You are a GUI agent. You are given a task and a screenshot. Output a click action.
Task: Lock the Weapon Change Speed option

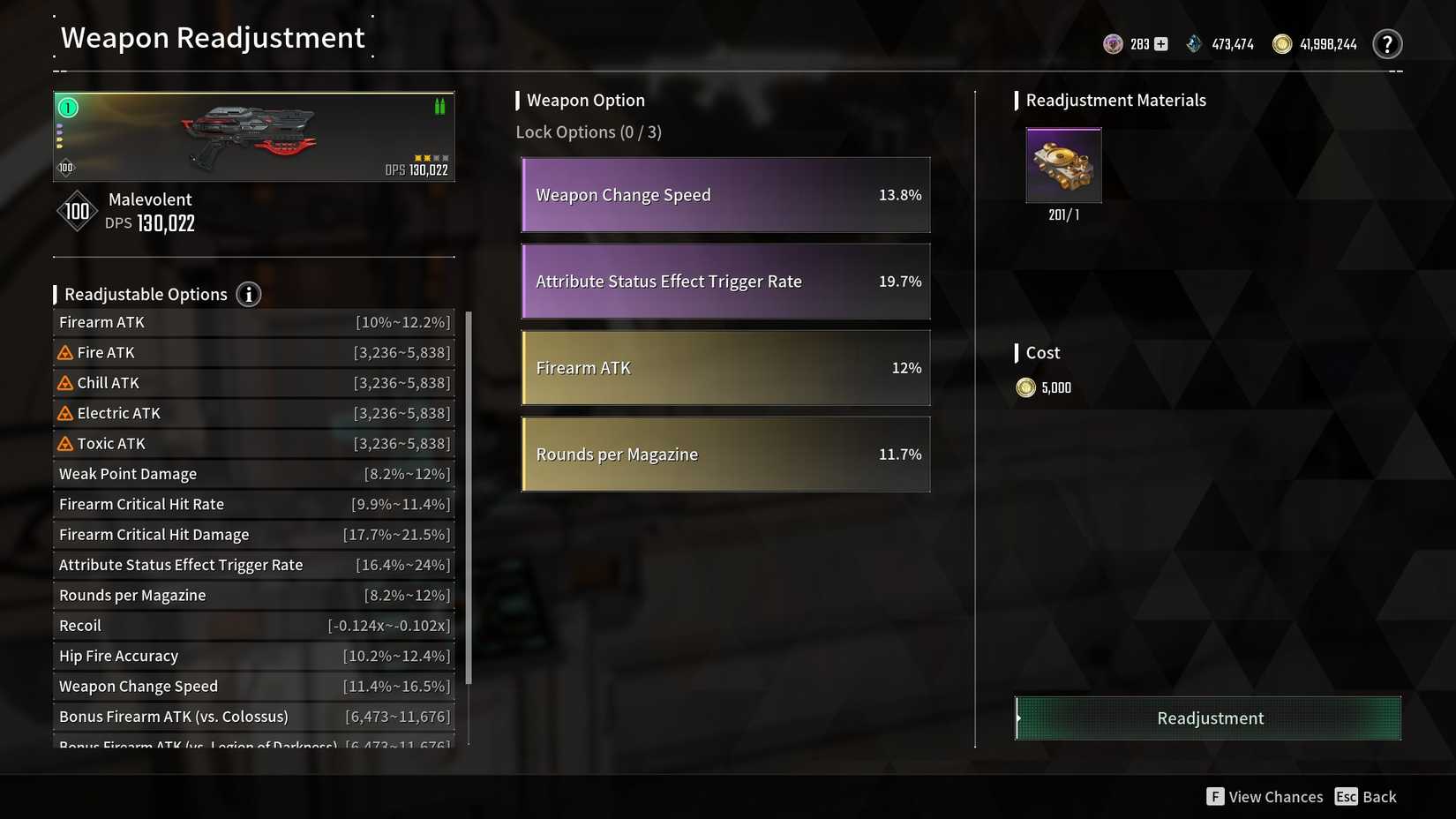[x=725, y=195]
